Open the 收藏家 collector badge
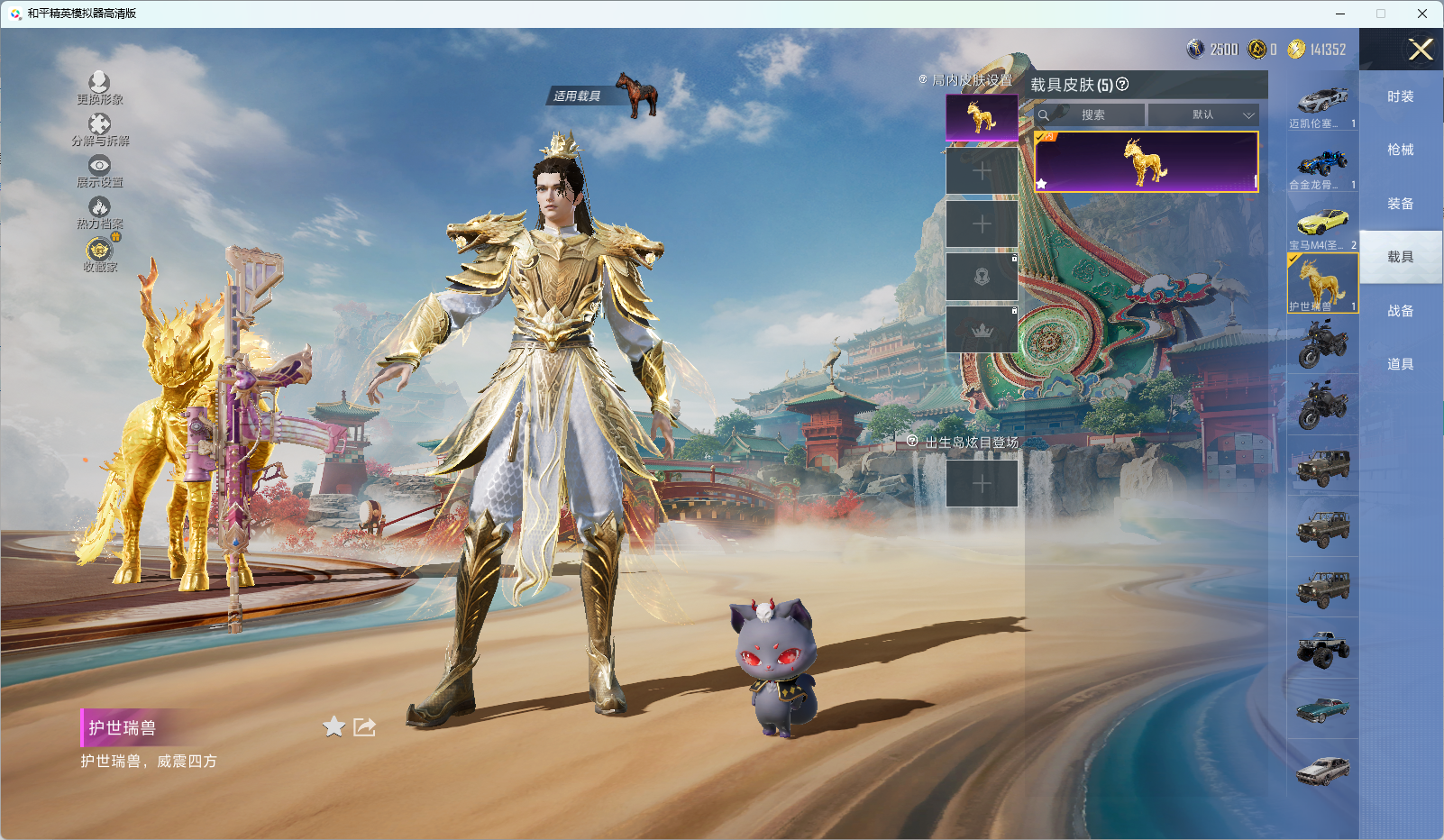Image resolution: width=1444 pixels, height=840 pixels. [99, 254]
